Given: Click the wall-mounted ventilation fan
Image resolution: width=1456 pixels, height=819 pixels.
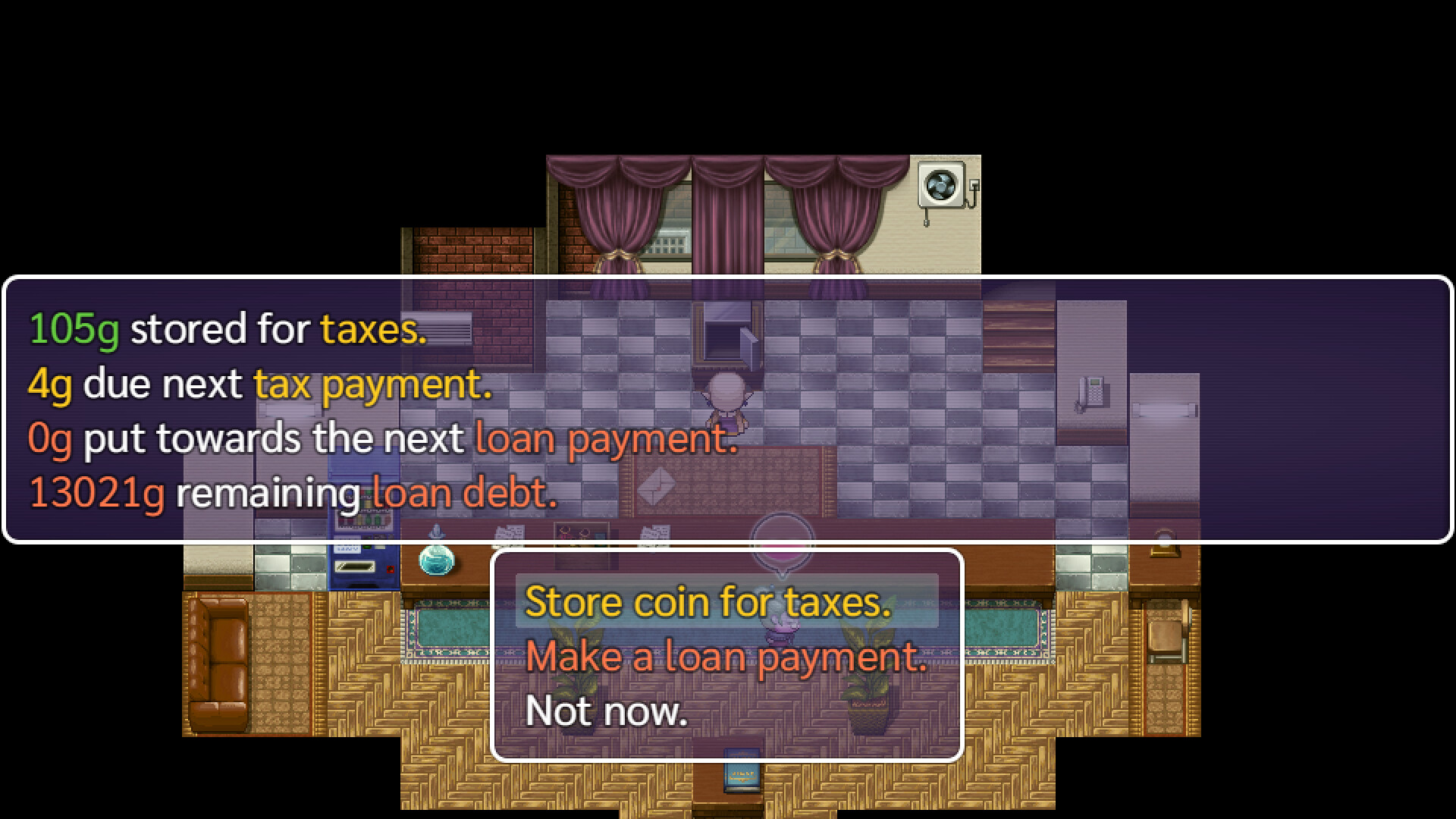Looking at the screenshot, I should coord(942,184).
